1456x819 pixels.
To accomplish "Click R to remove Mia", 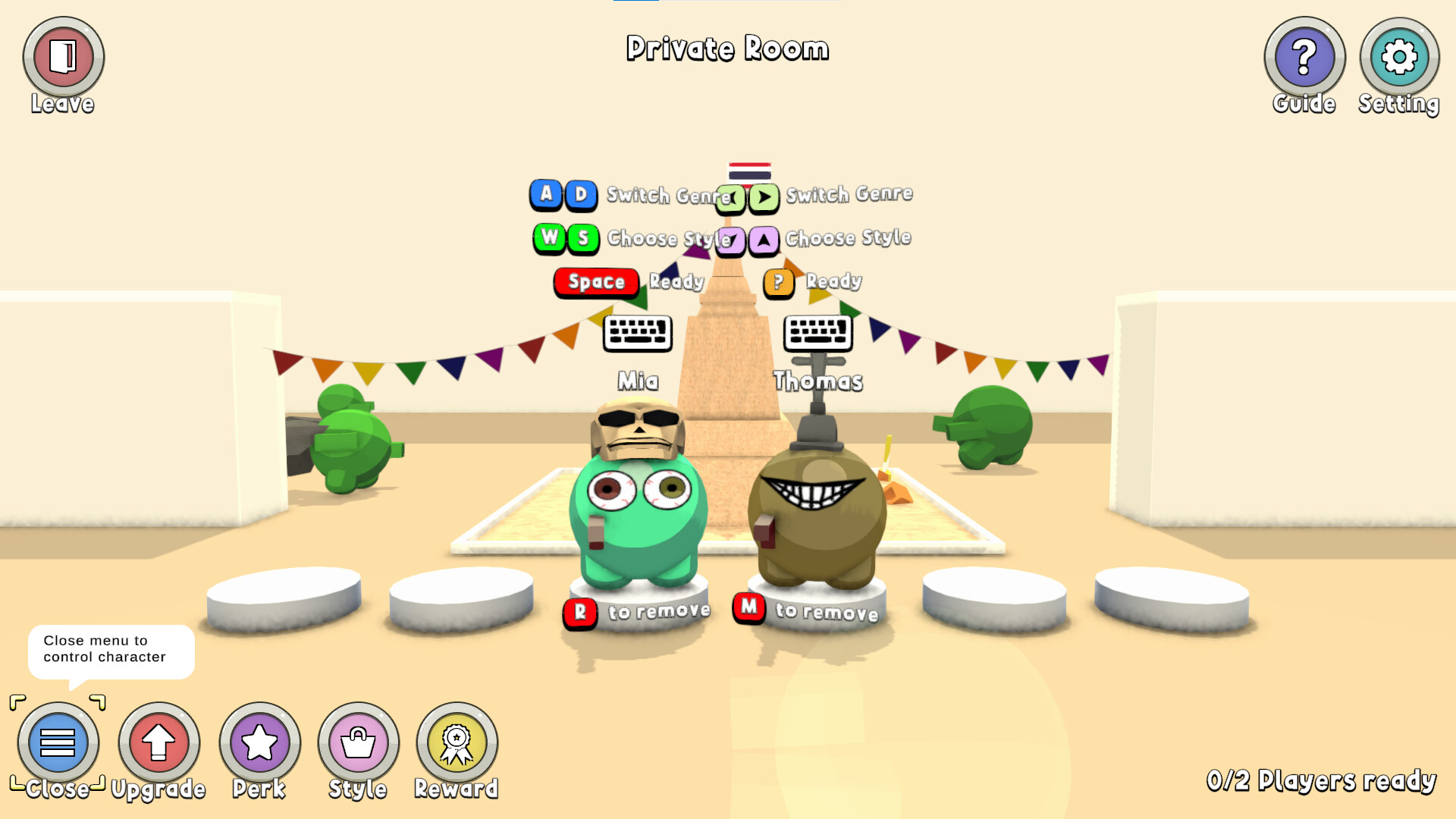I will point(579,611).
